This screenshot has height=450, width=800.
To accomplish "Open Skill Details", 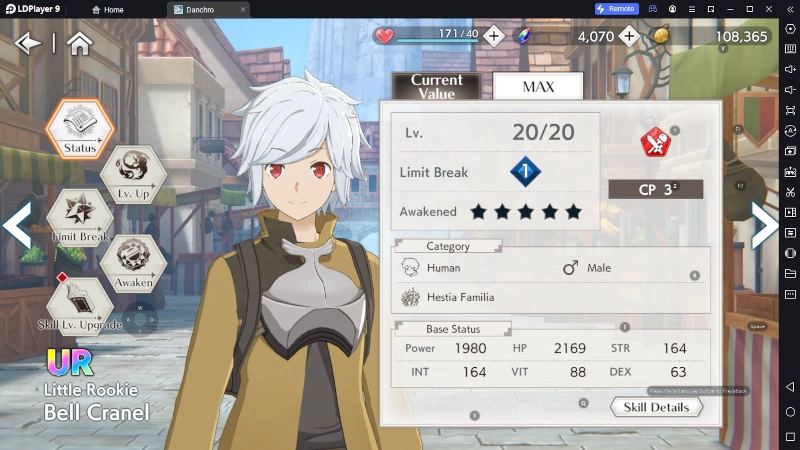I will pos(656,407).
